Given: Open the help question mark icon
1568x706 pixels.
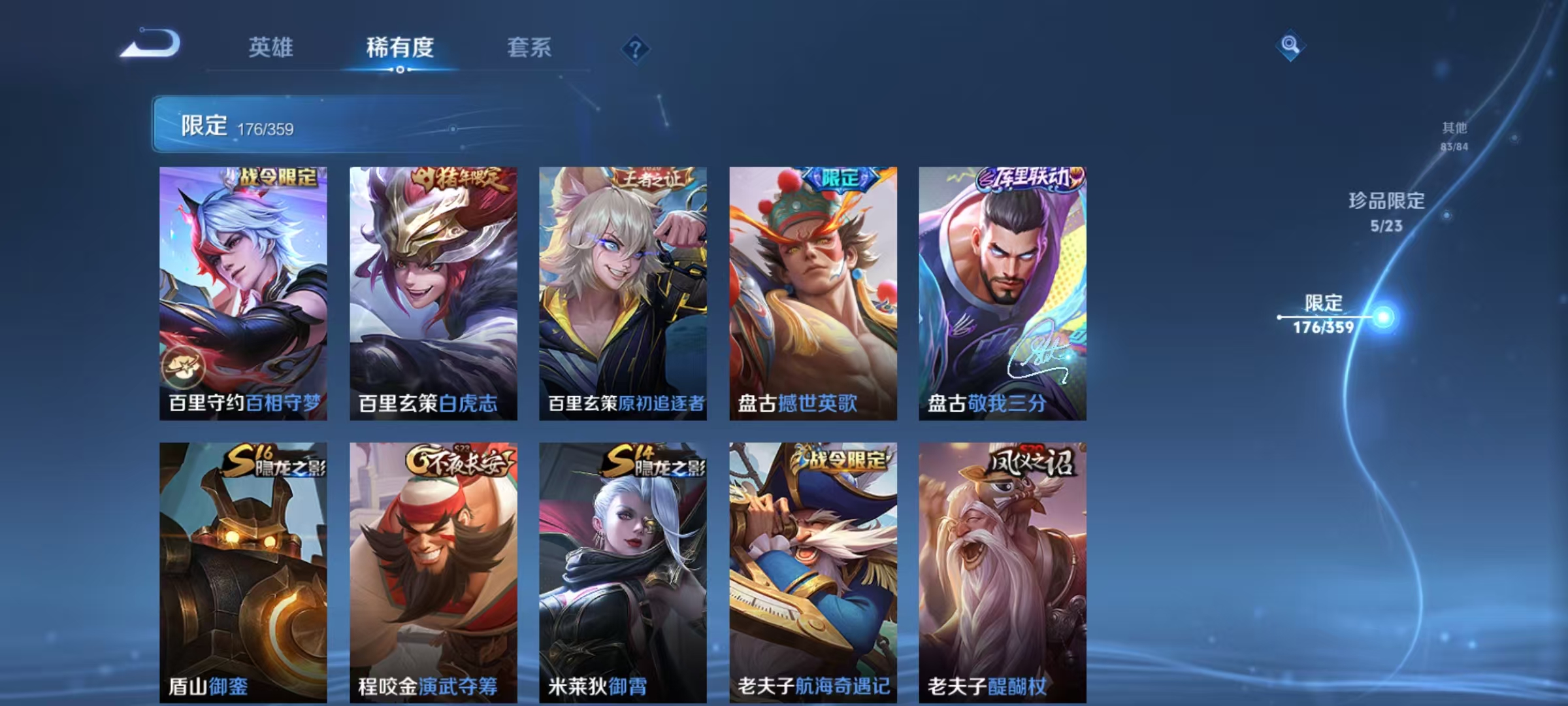Looking at the screenshot, I should (636, 47).
